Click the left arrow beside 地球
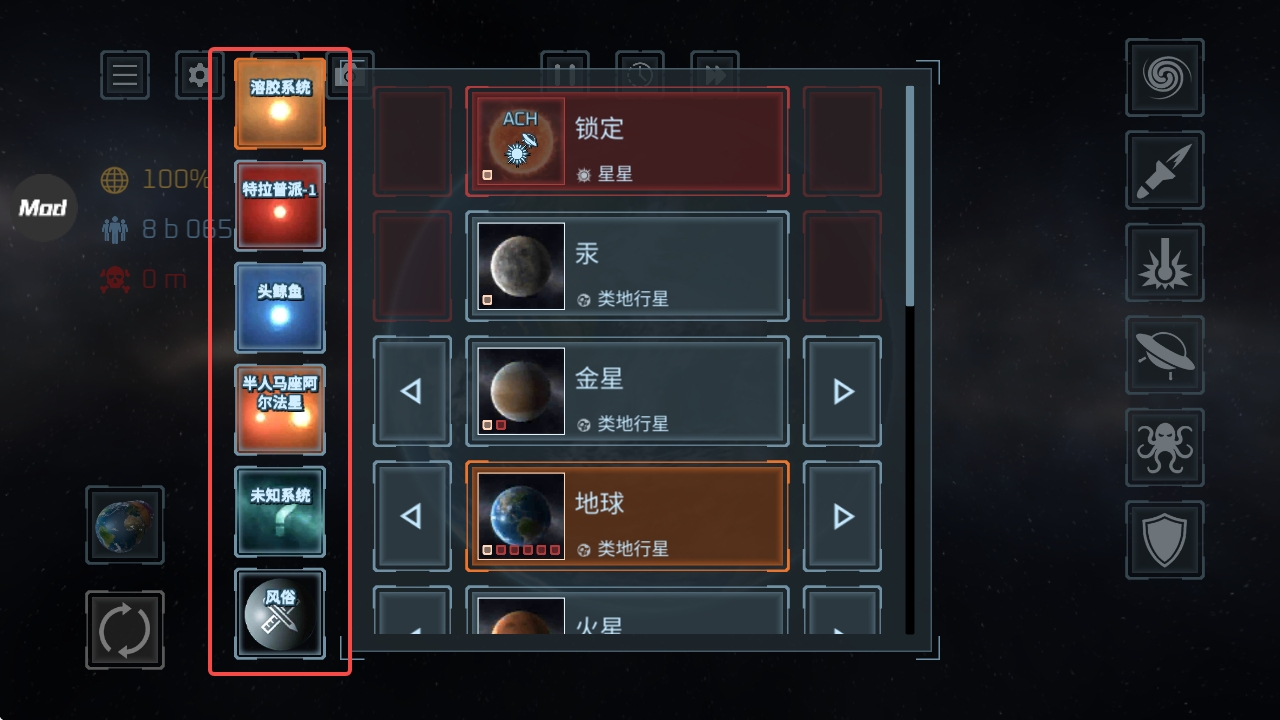 [x=412, y=516]
